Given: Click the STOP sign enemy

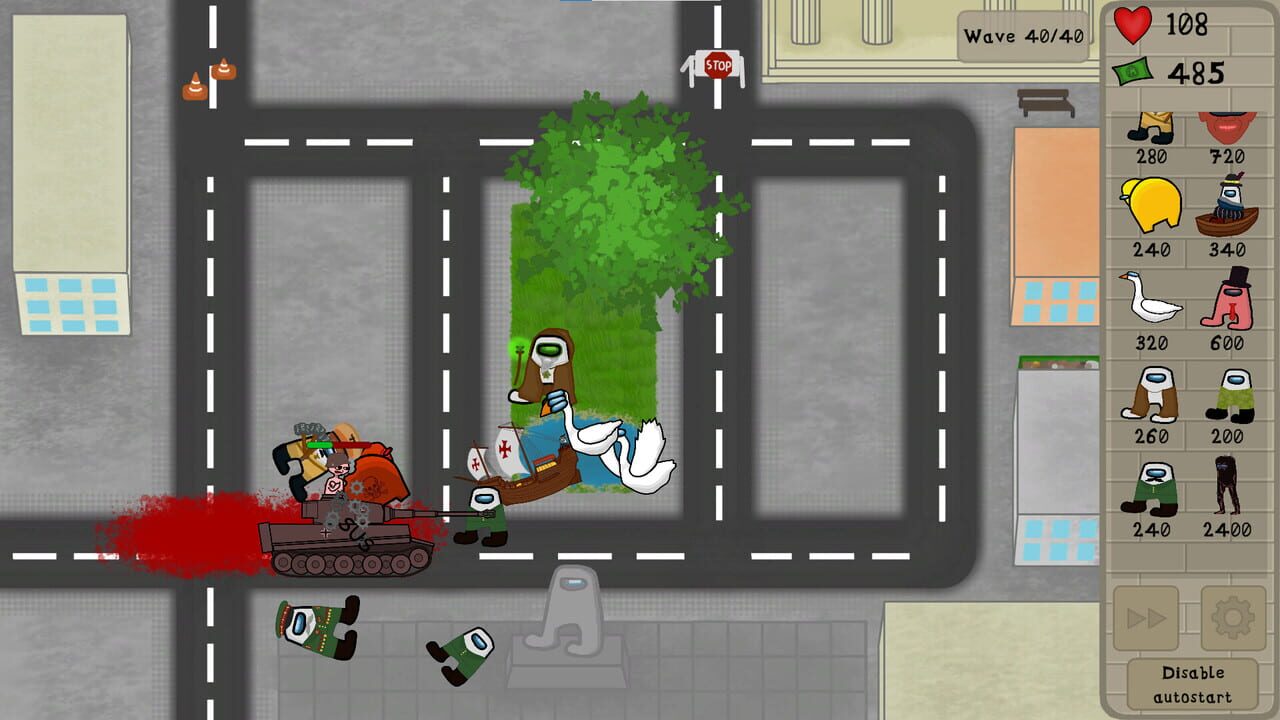Looking at the screenshot, I should pos(718,65).
